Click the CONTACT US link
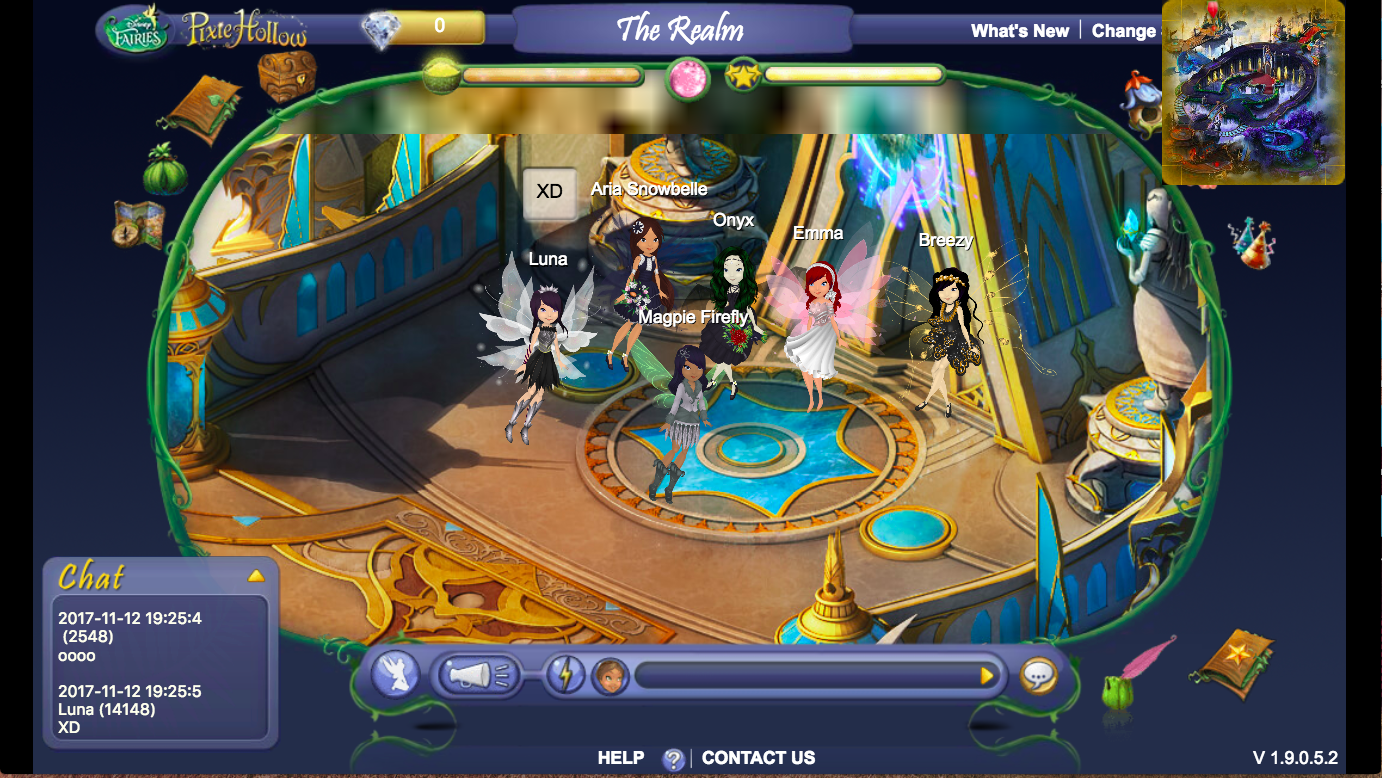 [758, 758]
